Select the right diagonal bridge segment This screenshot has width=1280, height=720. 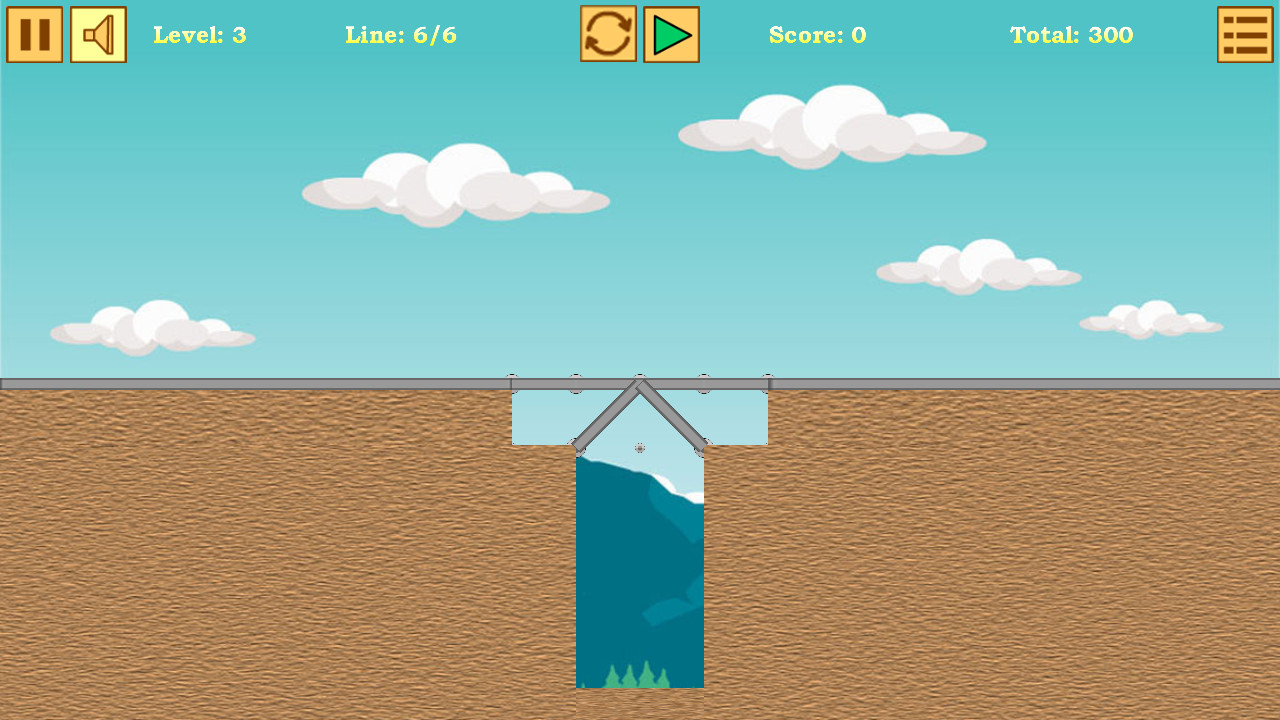point(672,414)
